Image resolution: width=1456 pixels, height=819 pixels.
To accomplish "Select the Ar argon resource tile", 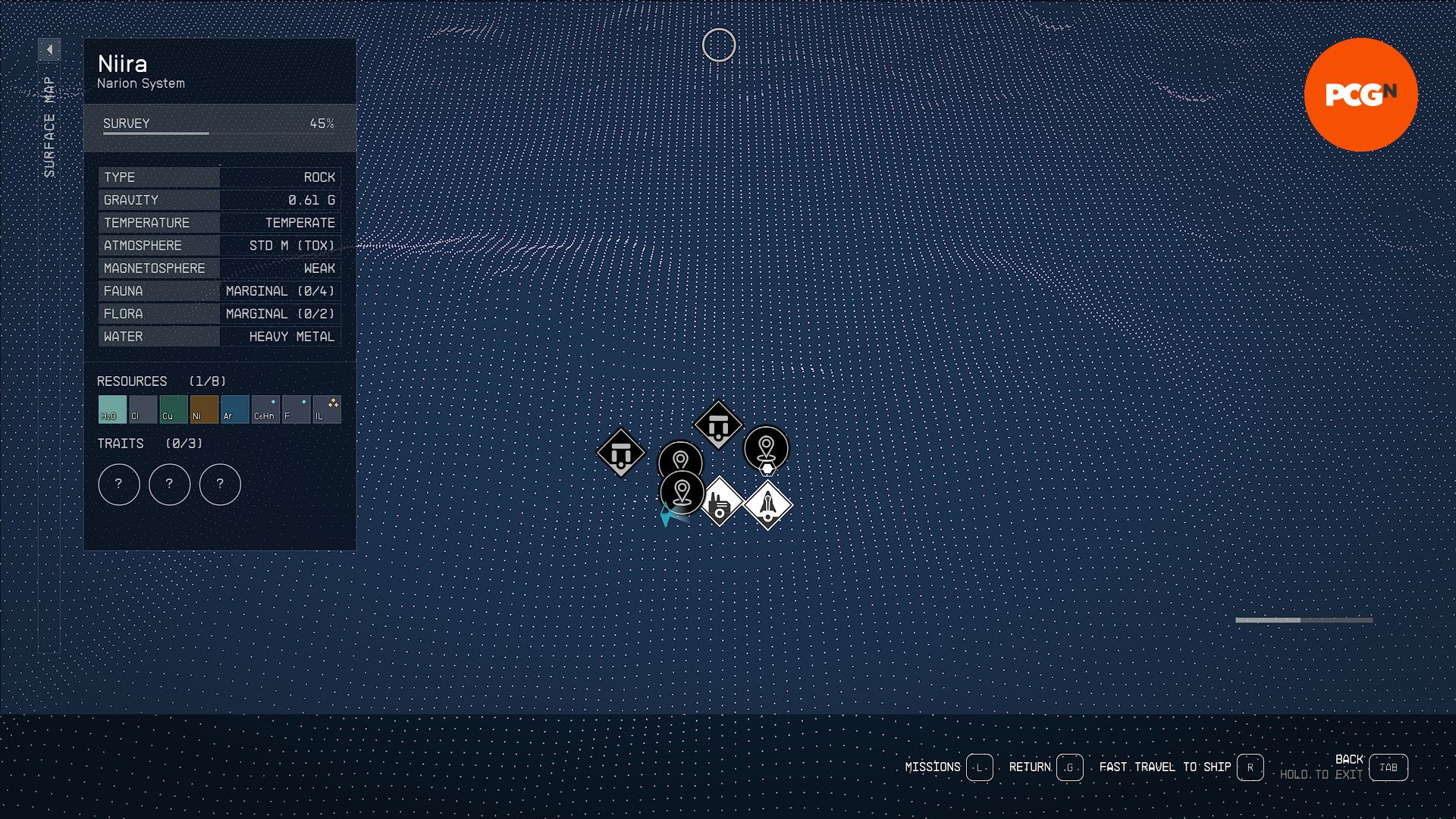I will click(x=235, y=409).
